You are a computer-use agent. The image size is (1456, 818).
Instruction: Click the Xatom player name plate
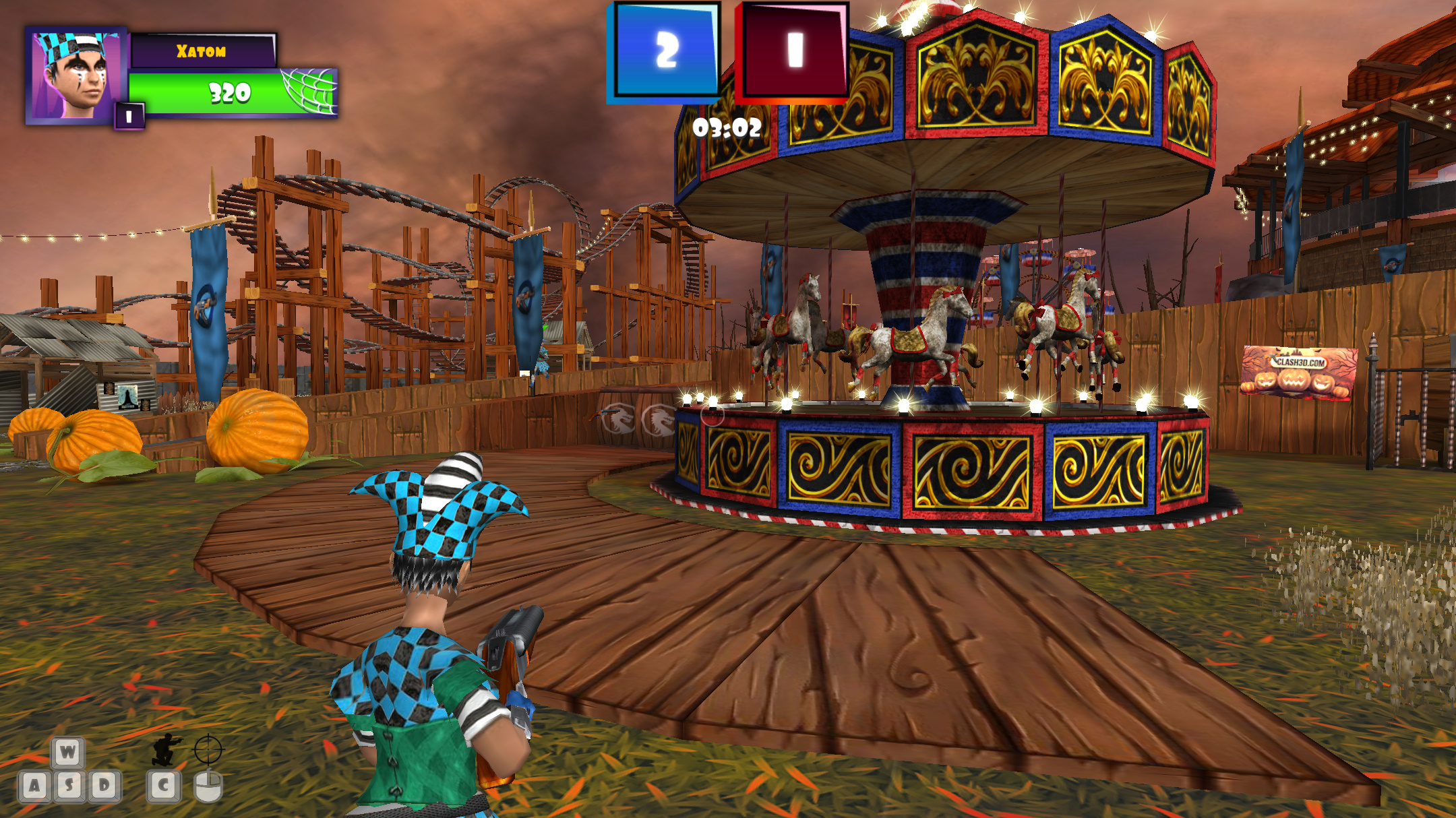pyautogui.click(x=202, y=51)
